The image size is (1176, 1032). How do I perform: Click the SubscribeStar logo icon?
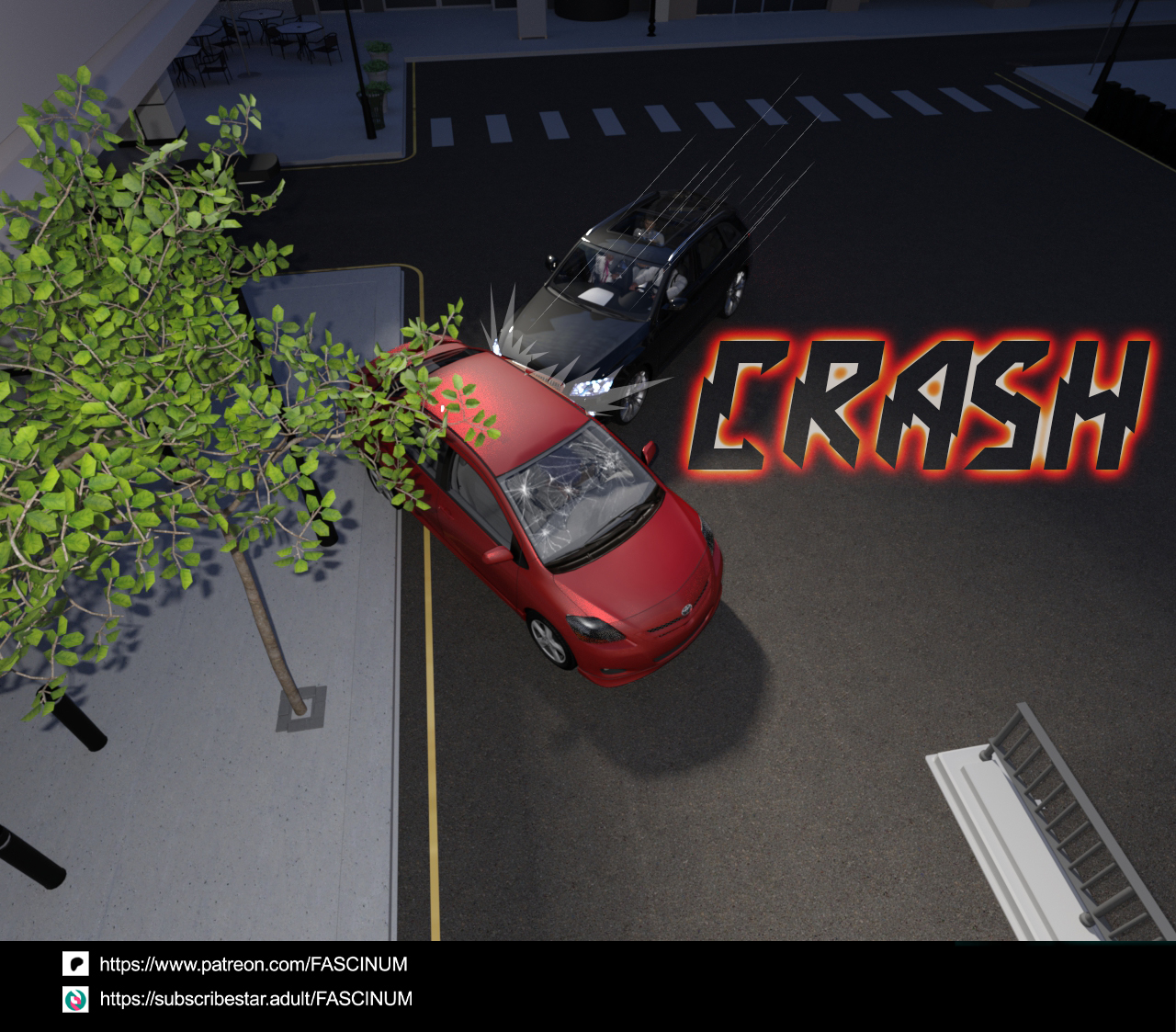[75, 999]
